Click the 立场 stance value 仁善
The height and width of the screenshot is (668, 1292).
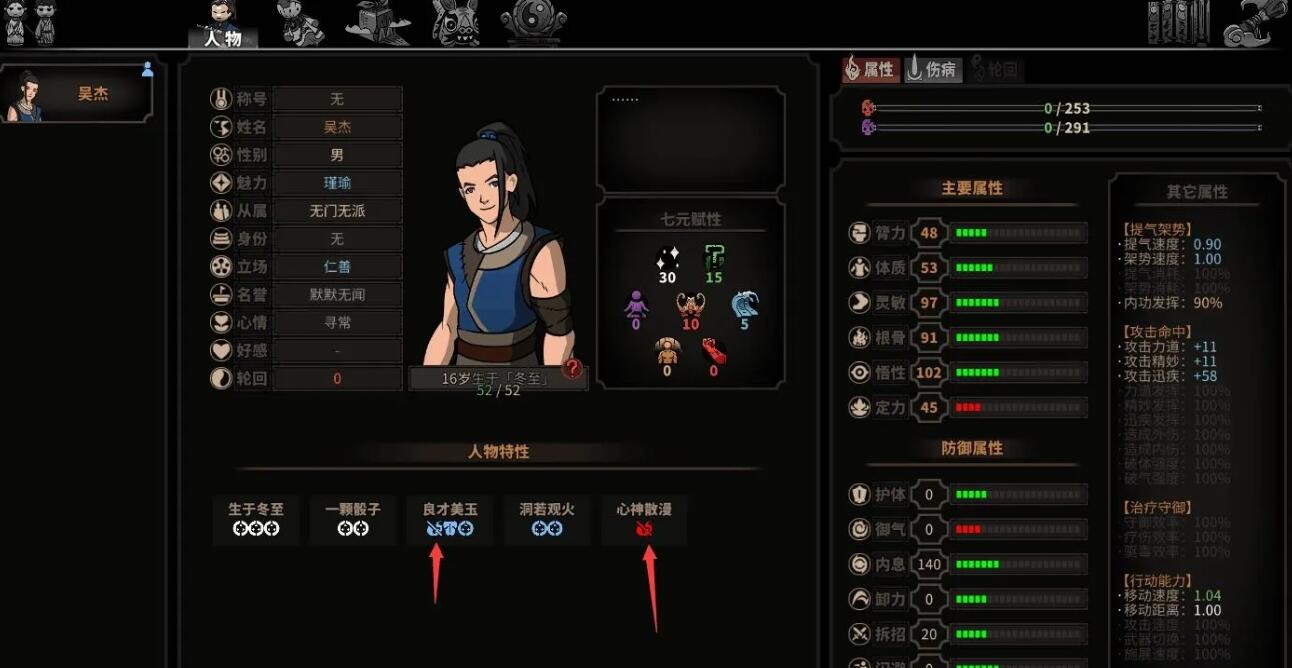[x=337, y=267]
